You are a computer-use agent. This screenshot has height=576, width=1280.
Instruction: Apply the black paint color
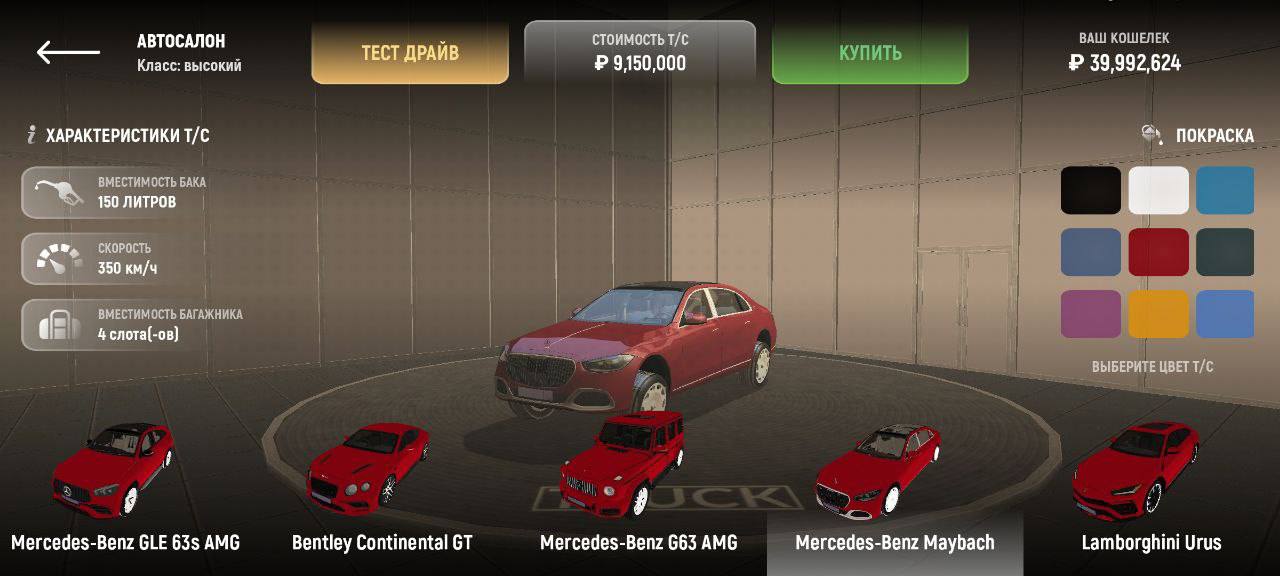click(1091, 191)
